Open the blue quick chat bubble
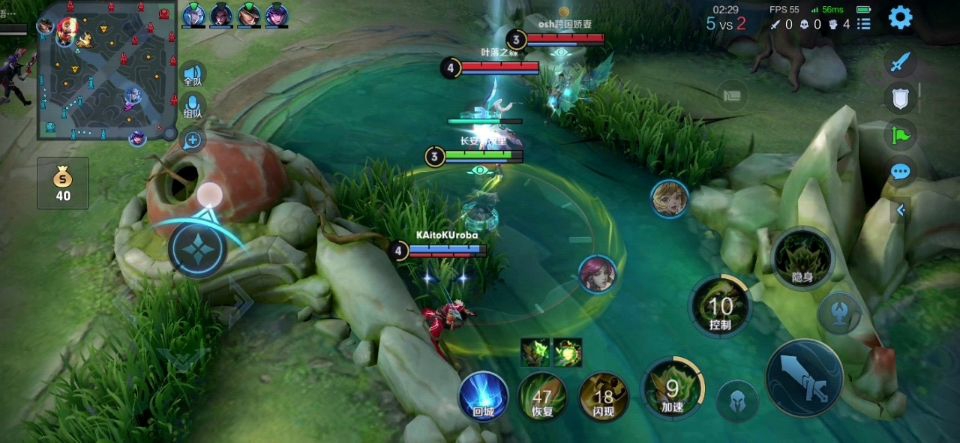This screenshot has width=960, height=443. pos(901,172)
